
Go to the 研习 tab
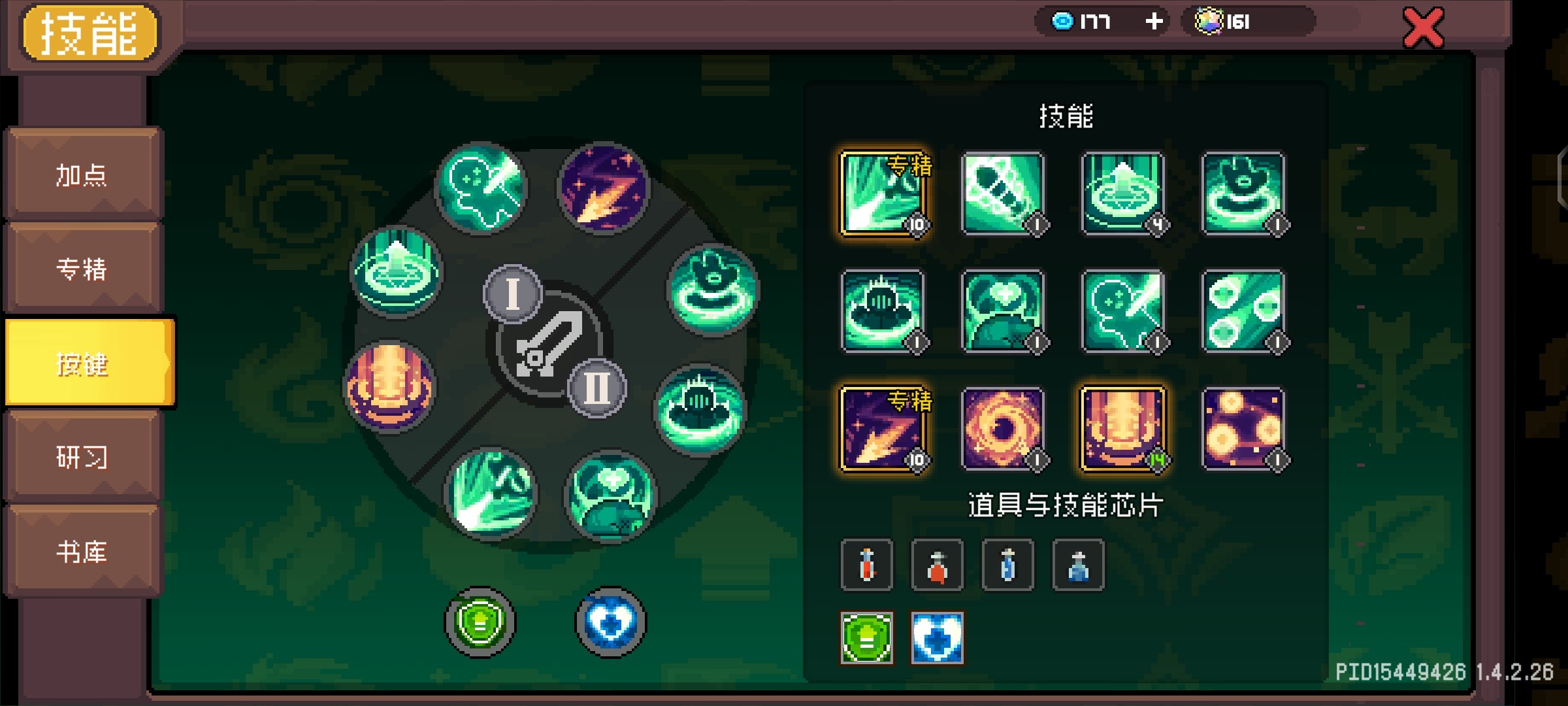coord(82,457)
